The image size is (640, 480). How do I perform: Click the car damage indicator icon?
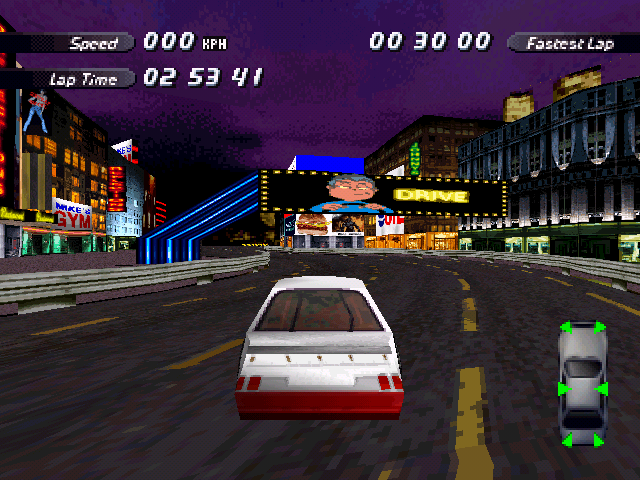(582, 385)
